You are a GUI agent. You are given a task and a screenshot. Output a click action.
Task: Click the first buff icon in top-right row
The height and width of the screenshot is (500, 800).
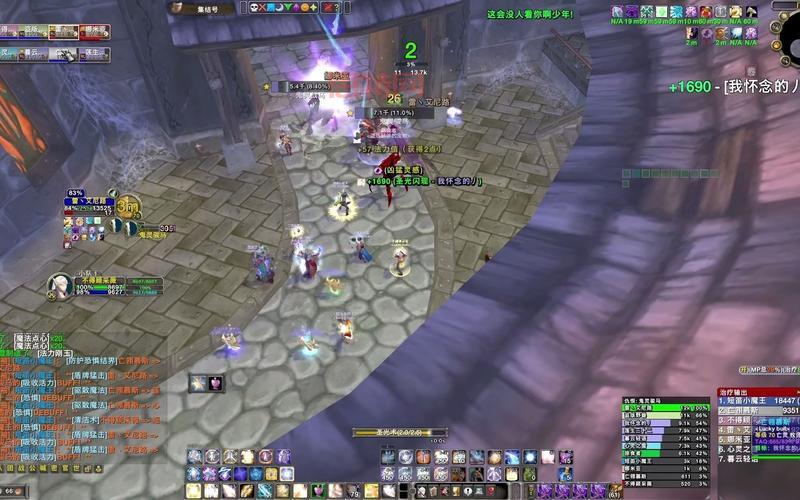618,12
